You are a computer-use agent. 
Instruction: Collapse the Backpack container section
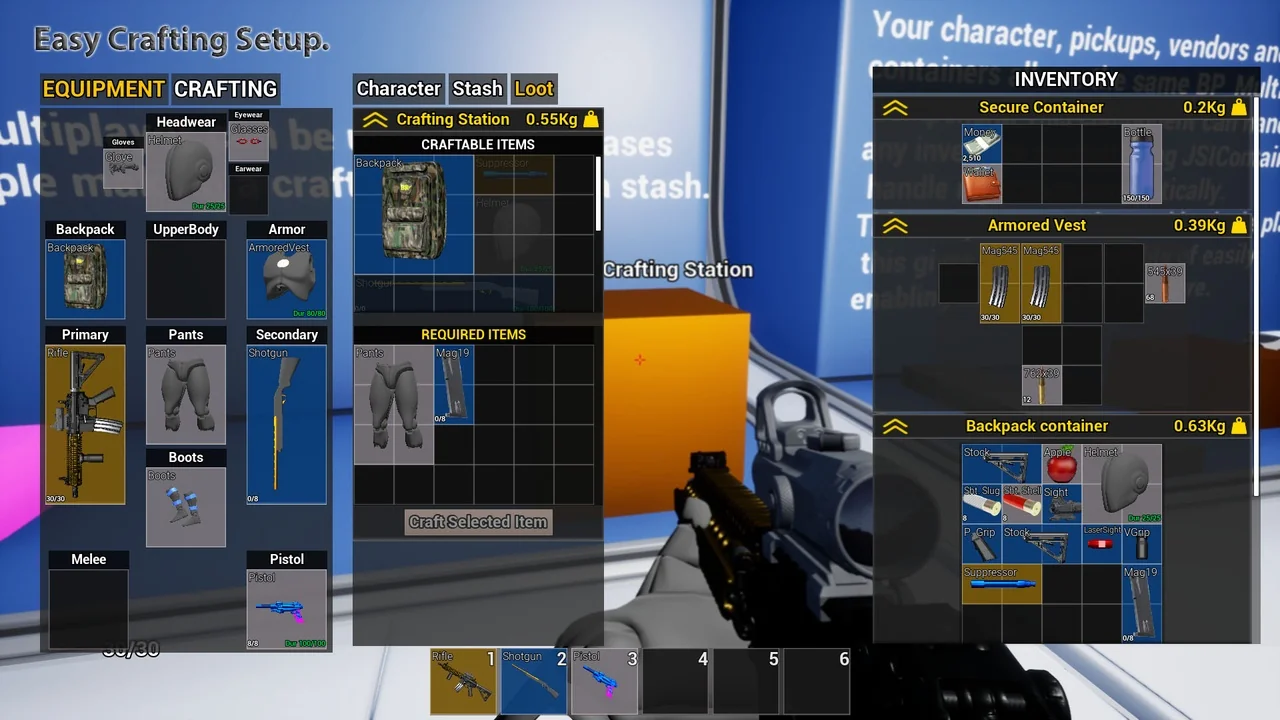tap(895, 425)
